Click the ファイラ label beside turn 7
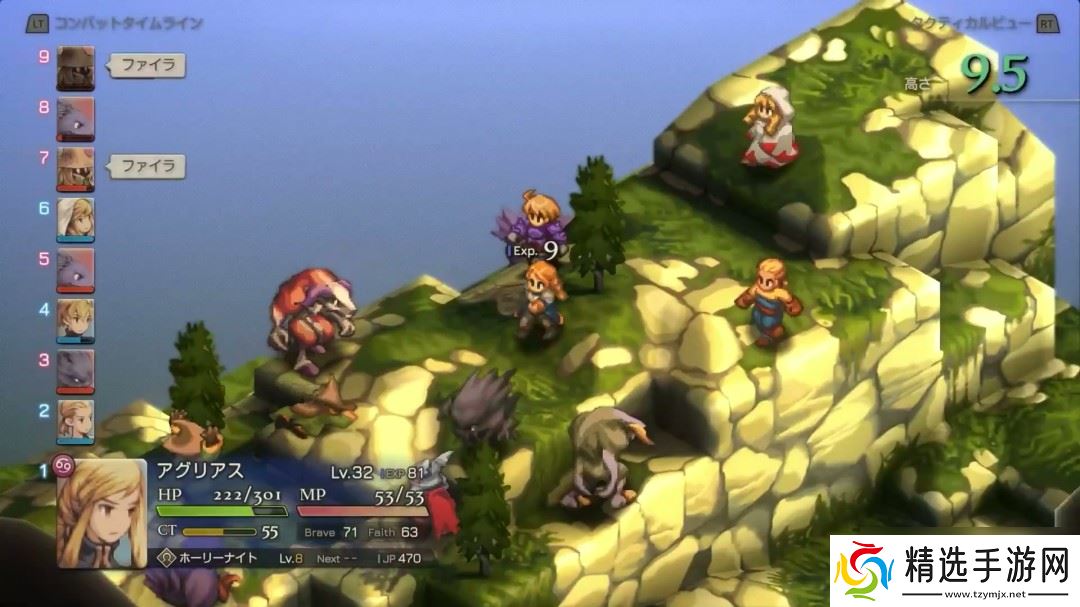The image size is (1080, 607). 147,166
